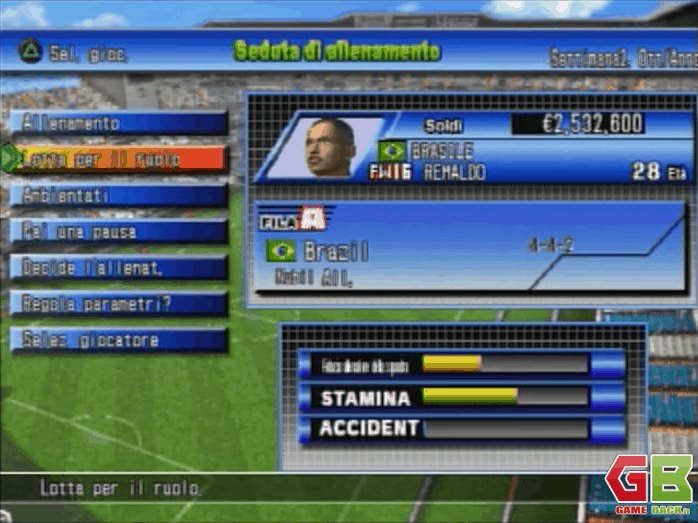Open the Ambientati menu entry
The image size is (698, 523).
coord(118,195)
